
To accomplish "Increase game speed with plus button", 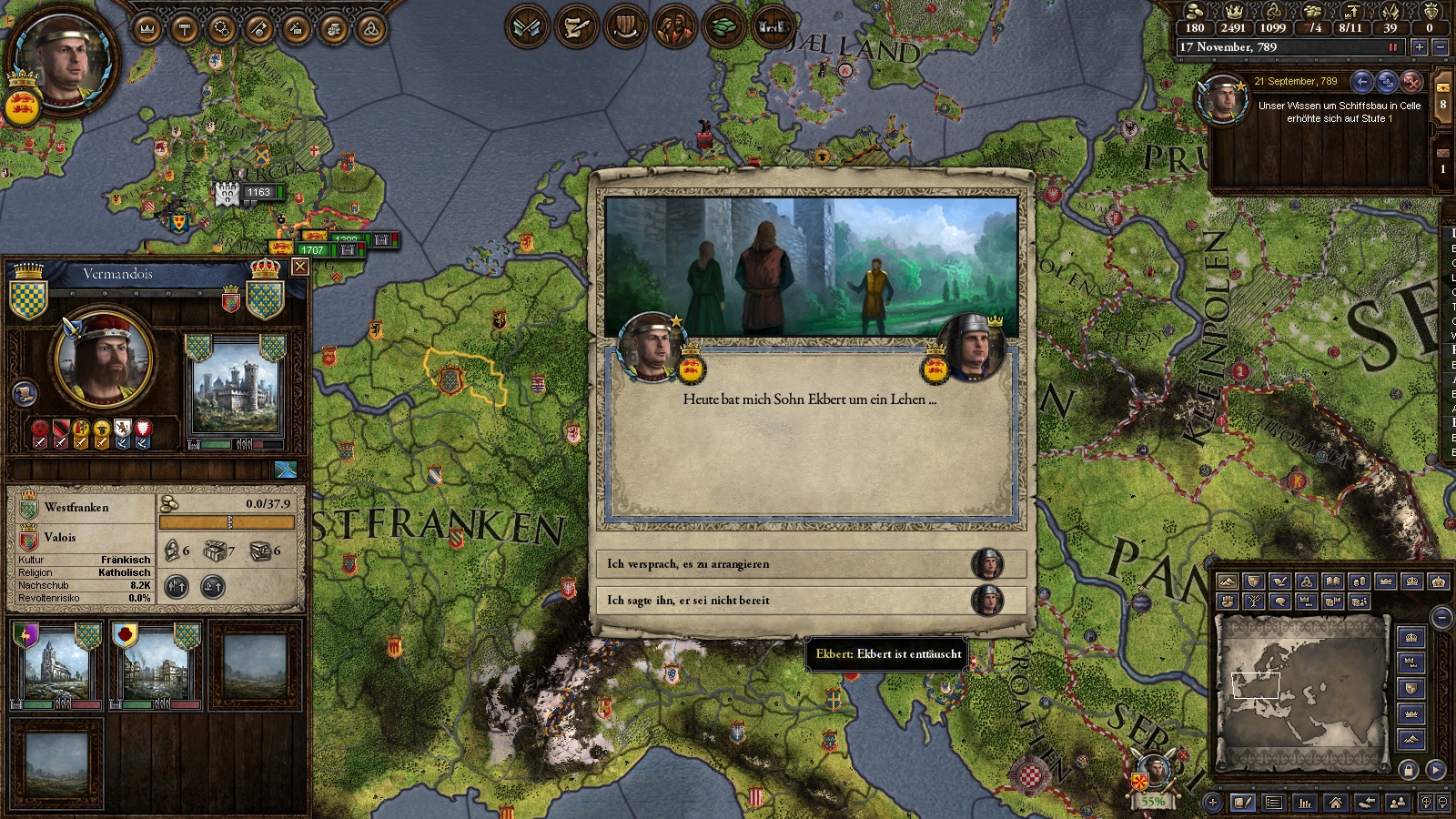I will [1419, 47].
